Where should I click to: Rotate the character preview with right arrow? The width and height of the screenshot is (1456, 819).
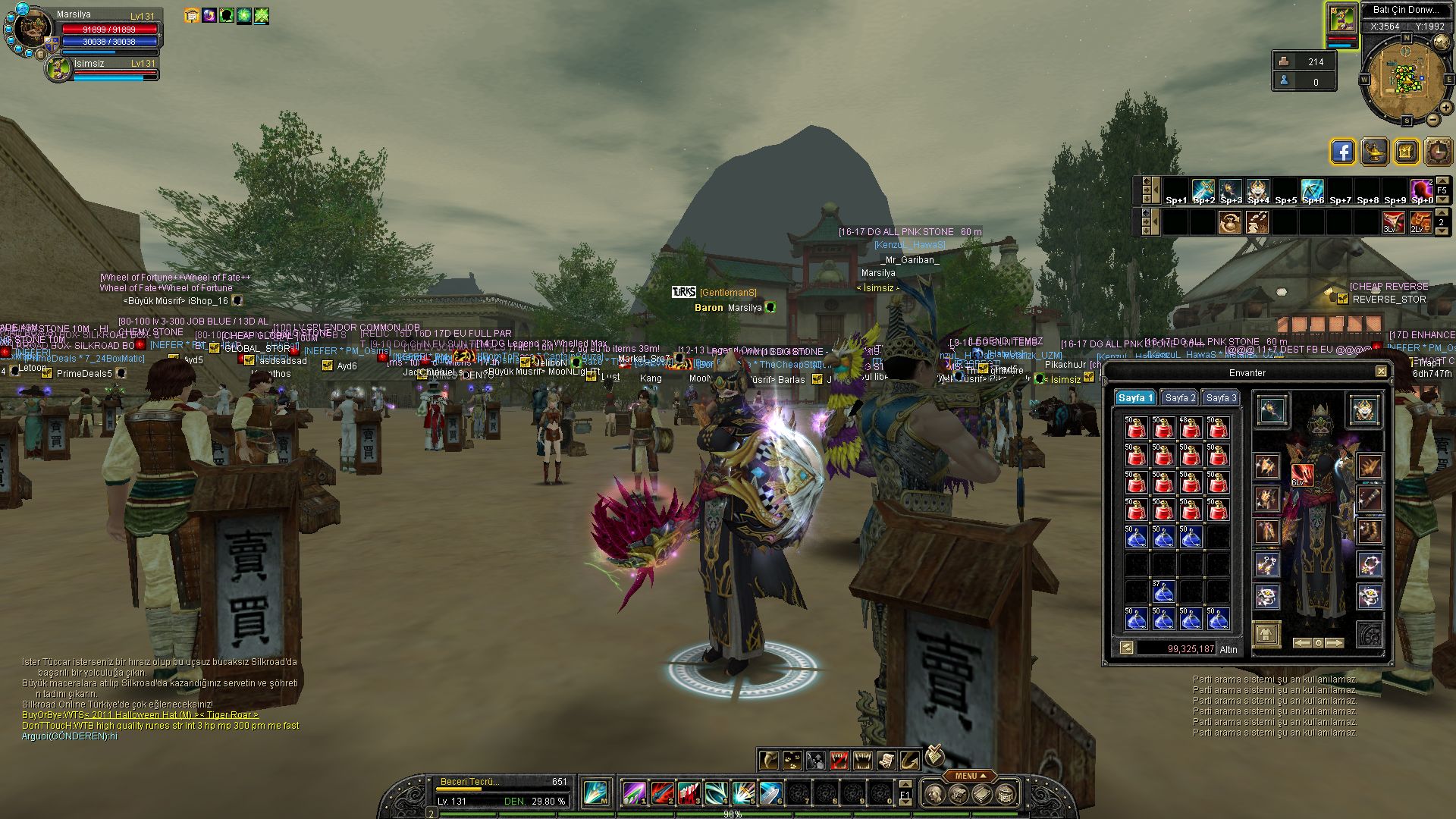click(x=1335, y=643)
